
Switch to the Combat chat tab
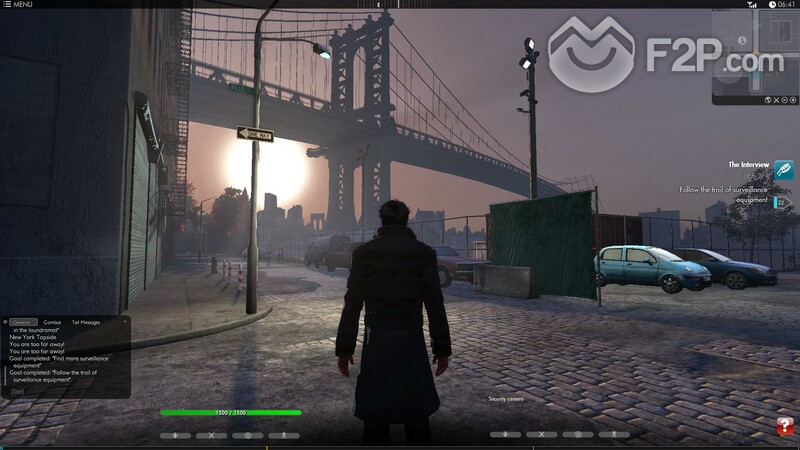[x=52, y=322]
